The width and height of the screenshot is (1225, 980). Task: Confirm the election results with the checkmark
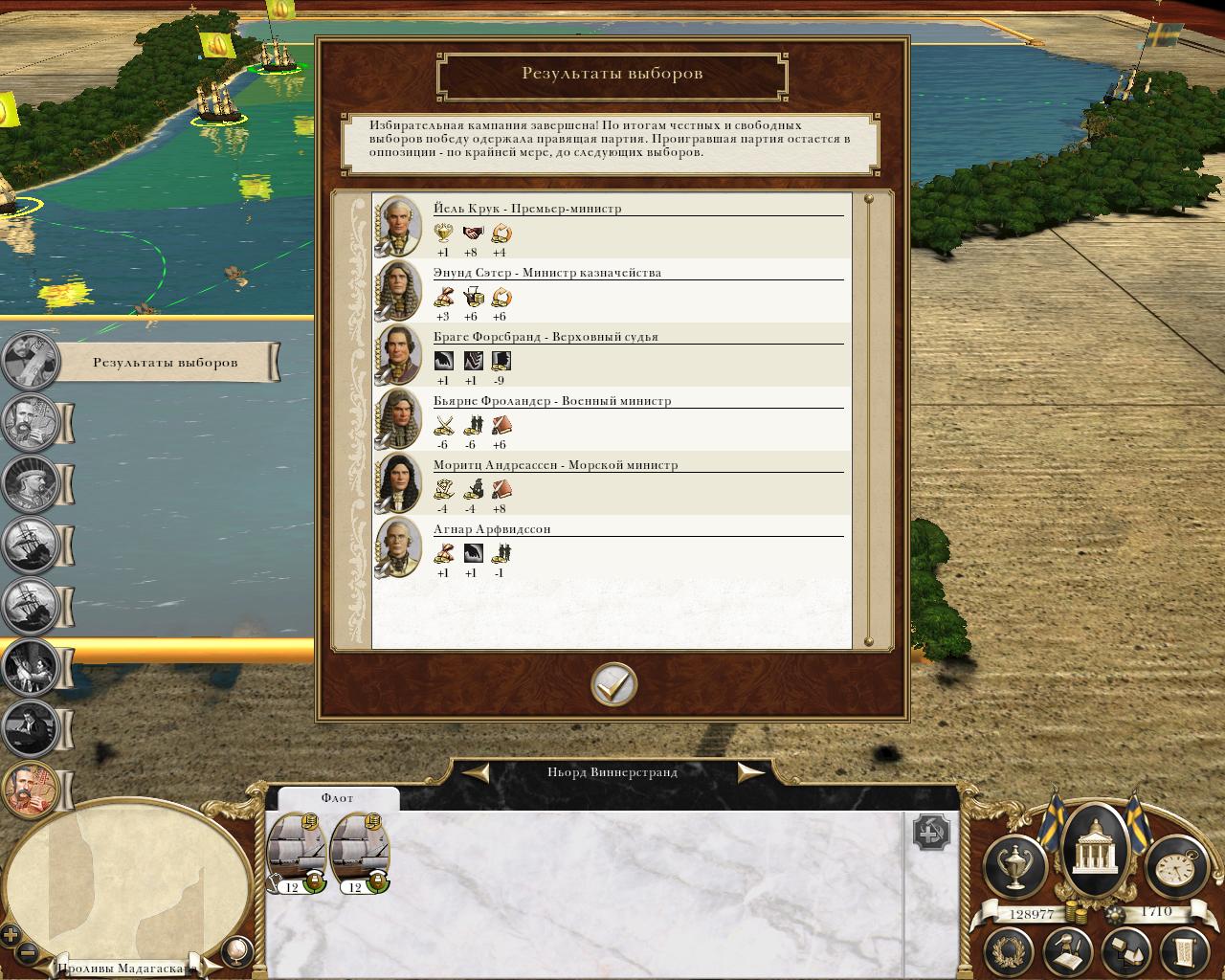tap(613, 684)
